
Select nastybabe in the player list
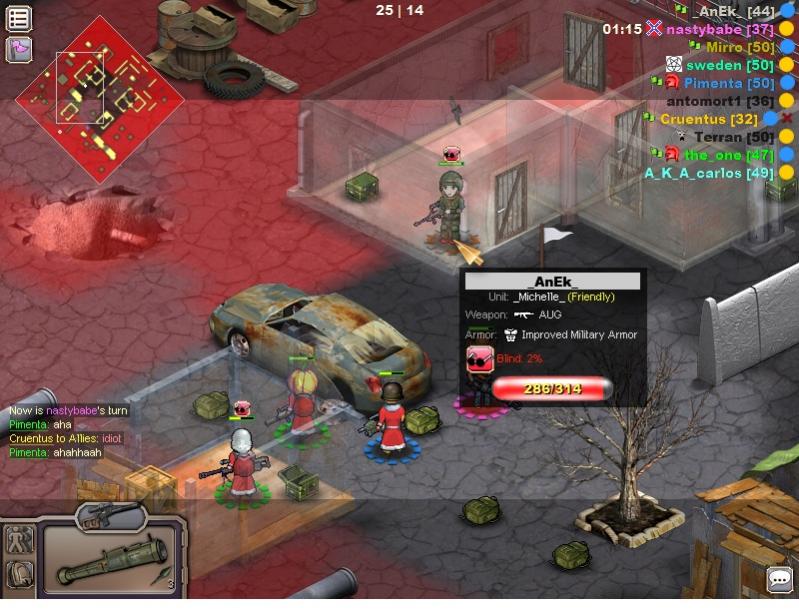tap(720, 29)
